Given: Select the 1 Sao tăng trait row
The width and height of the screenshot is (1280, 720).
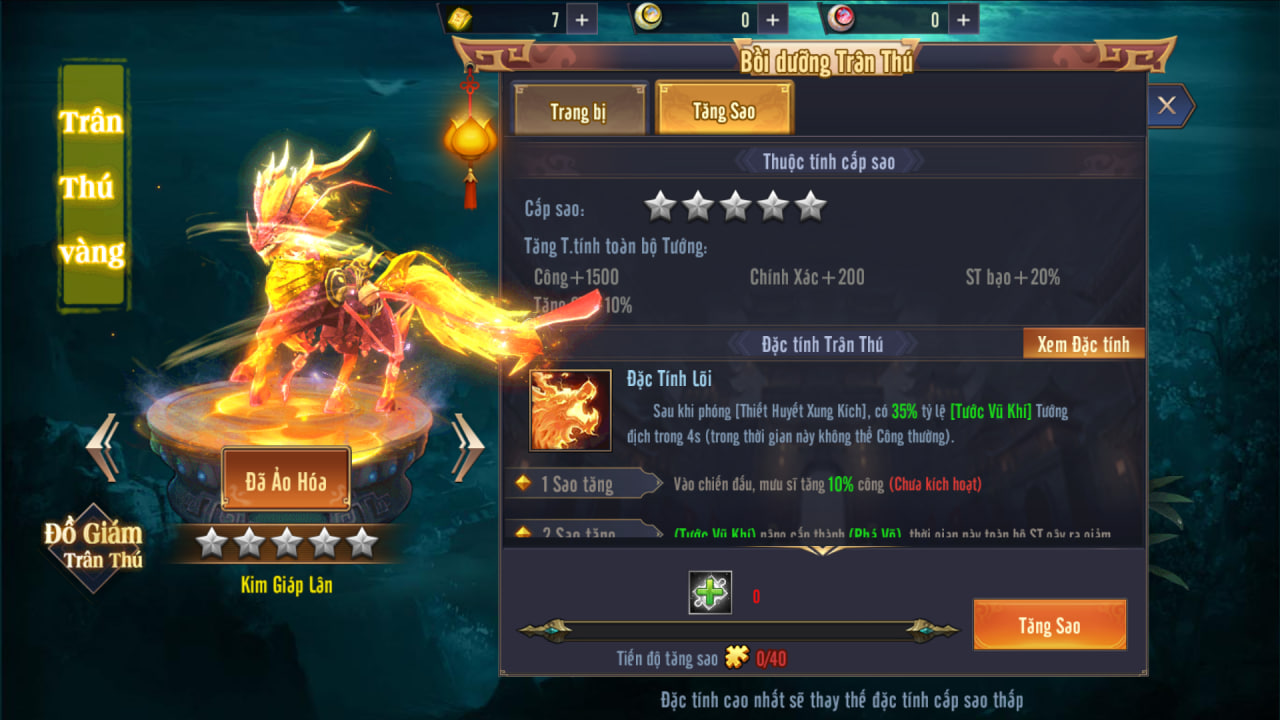Looking at the screenshot, I should coord(580,484).
